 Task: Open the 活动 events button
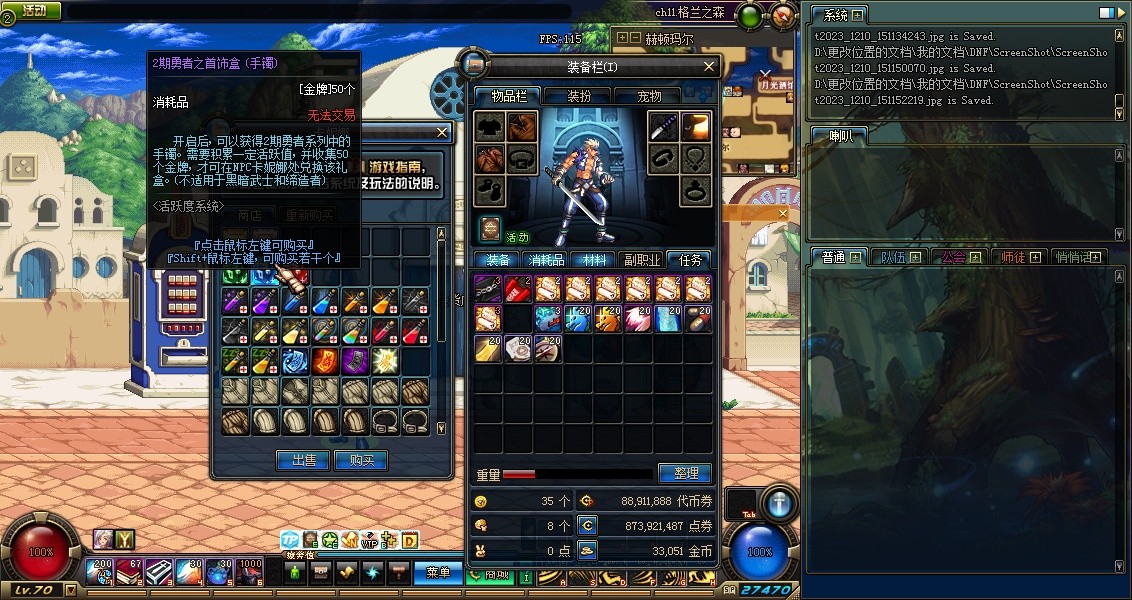[x=34, y=10]
